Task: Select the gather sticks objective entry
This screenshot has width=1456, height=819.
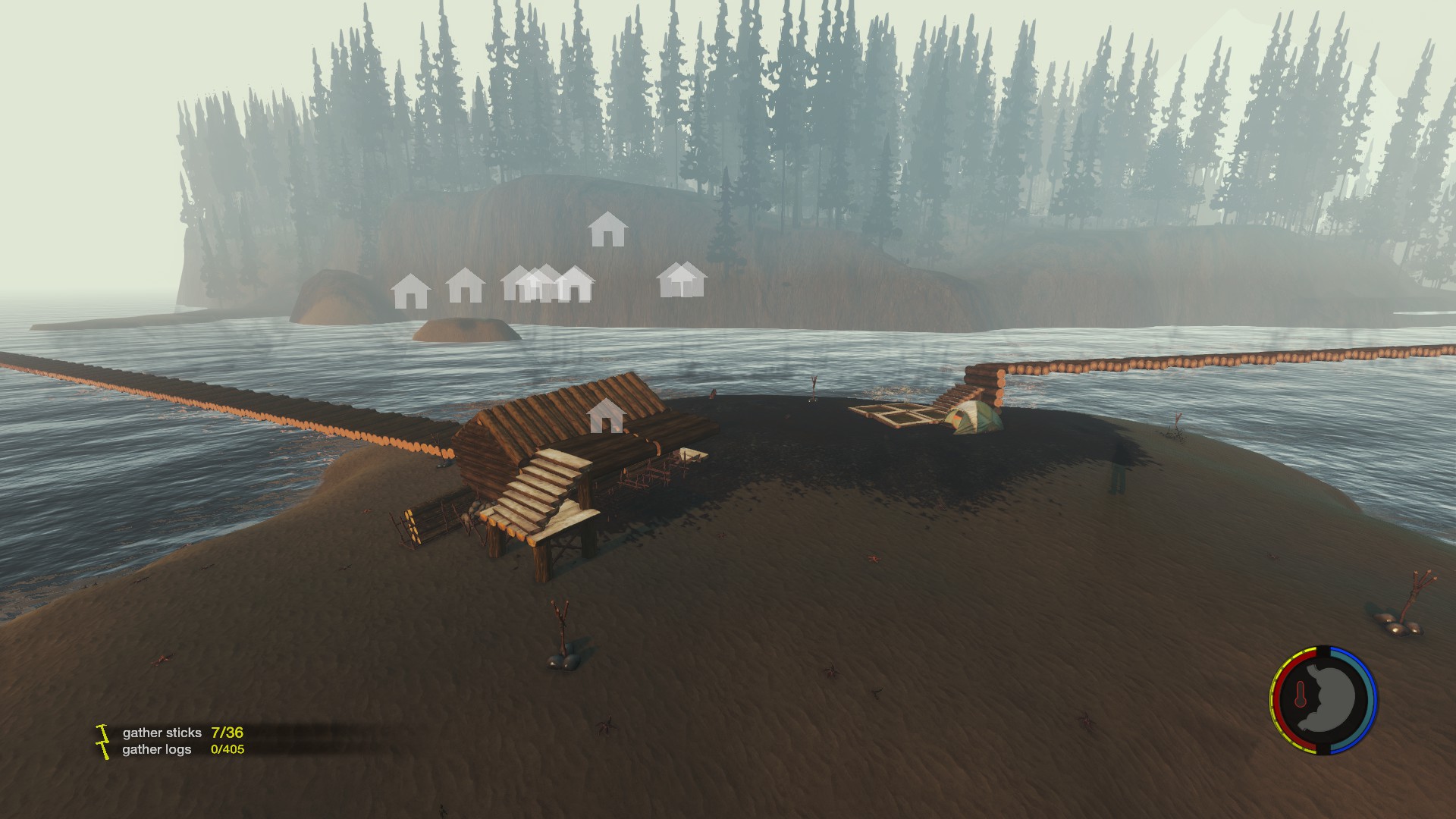Action: coord(182,733)
